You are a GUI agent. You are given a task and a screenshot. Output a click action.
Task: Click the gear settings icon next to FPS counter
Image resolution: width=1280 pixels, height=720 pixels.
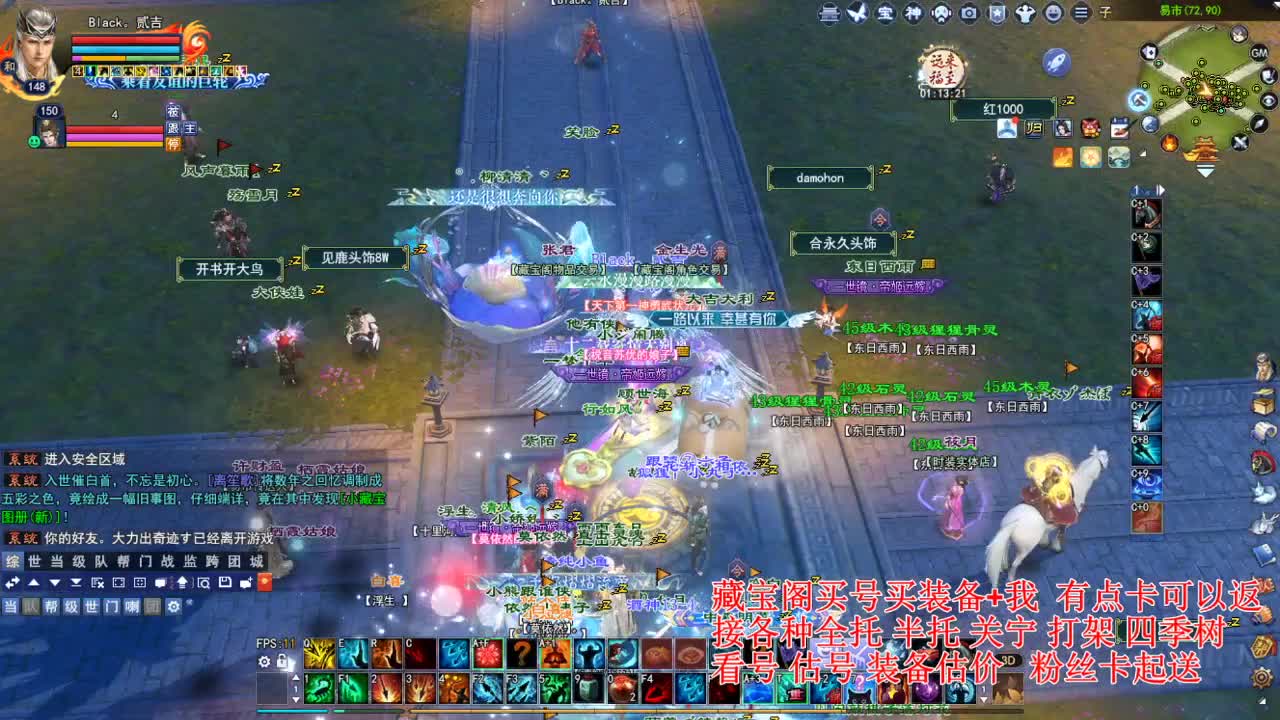click(x=264, y=661)
